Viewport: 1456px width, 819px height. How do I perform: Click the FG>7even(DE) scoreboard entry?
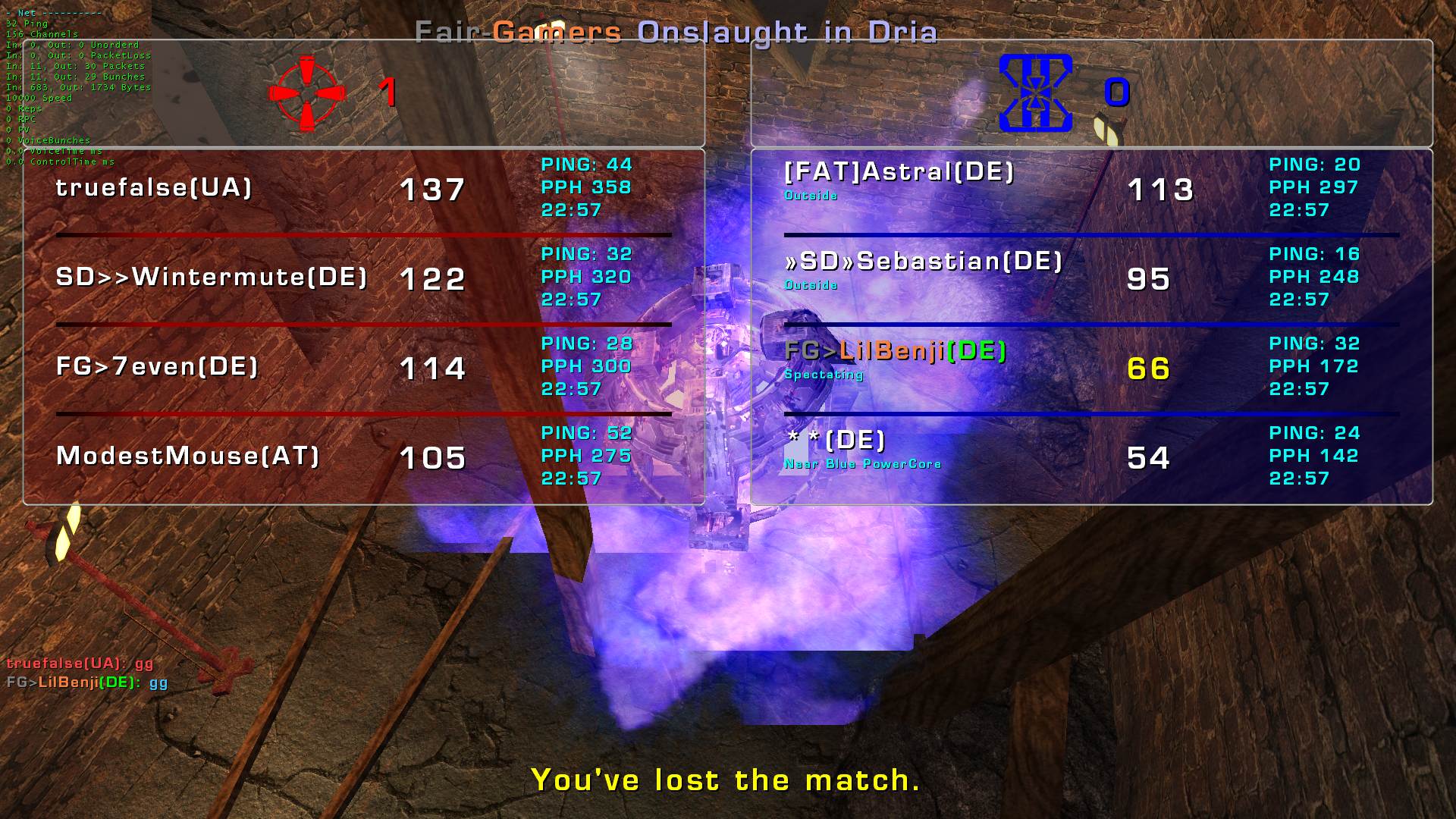(x=158, y=367)
